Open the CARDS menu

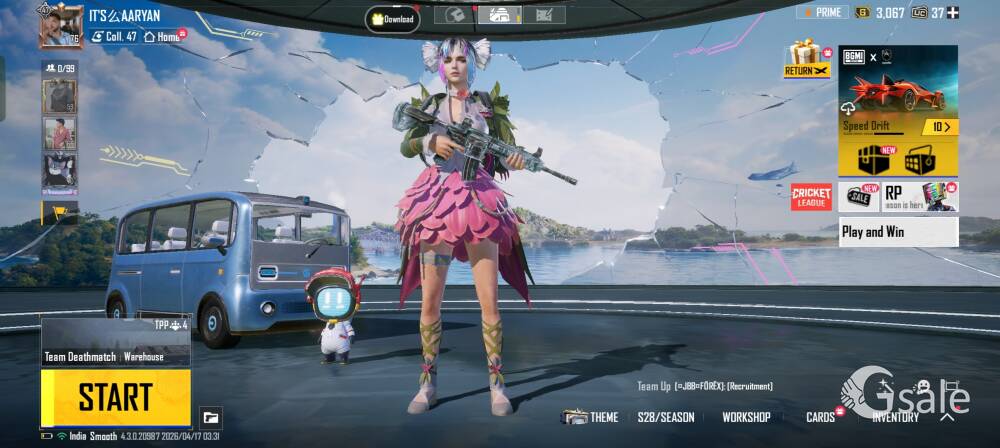(822, 417)
